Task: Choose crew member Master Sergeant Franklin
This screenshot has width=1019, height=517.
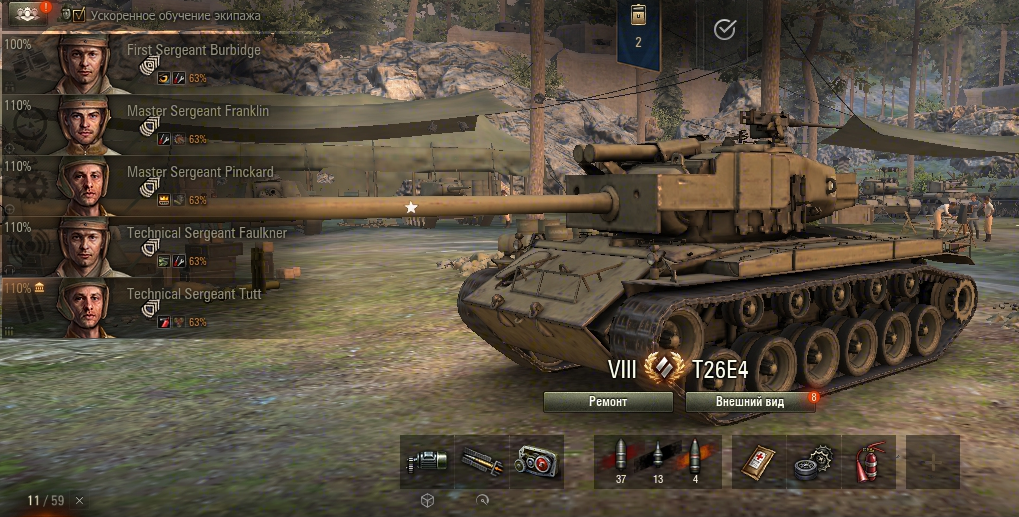Action: [150, 124]
